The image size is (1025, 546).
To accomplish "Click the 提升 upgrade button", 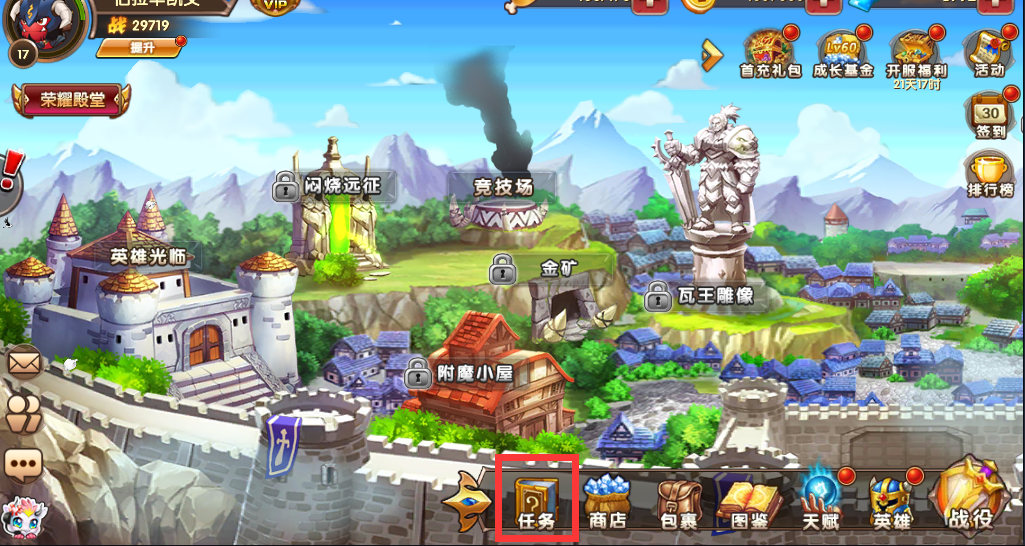I will [139, 47].
